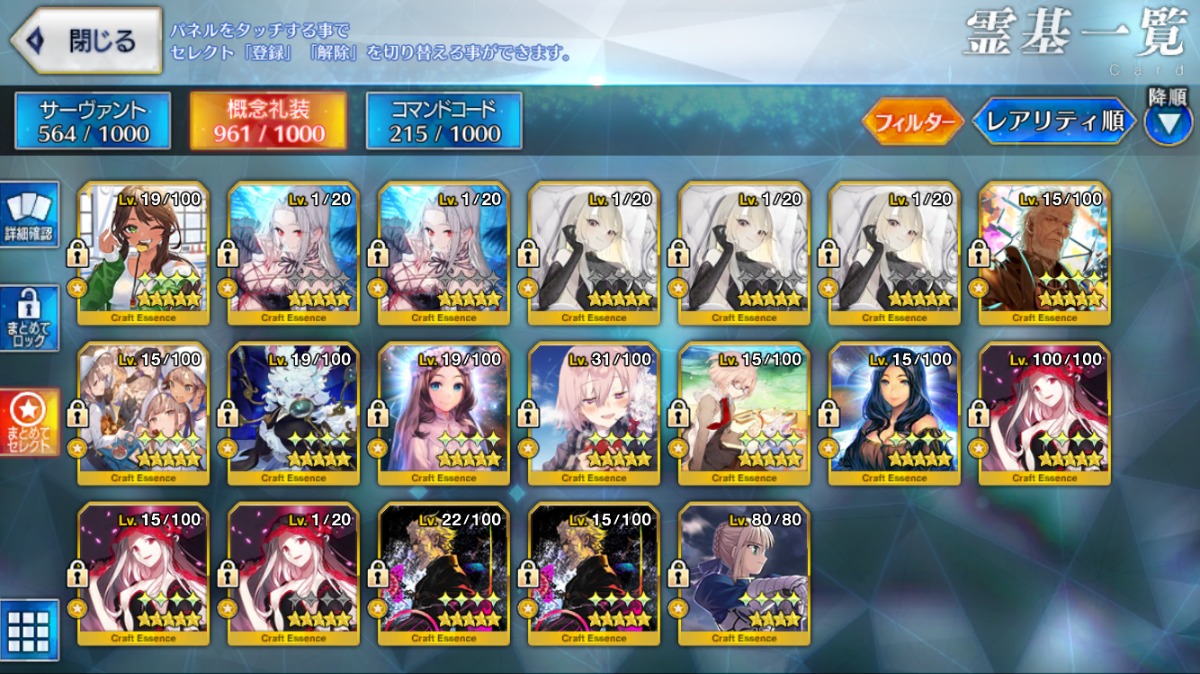Select the blue-haired woman Lv.15 card

(x=894, y=413)
